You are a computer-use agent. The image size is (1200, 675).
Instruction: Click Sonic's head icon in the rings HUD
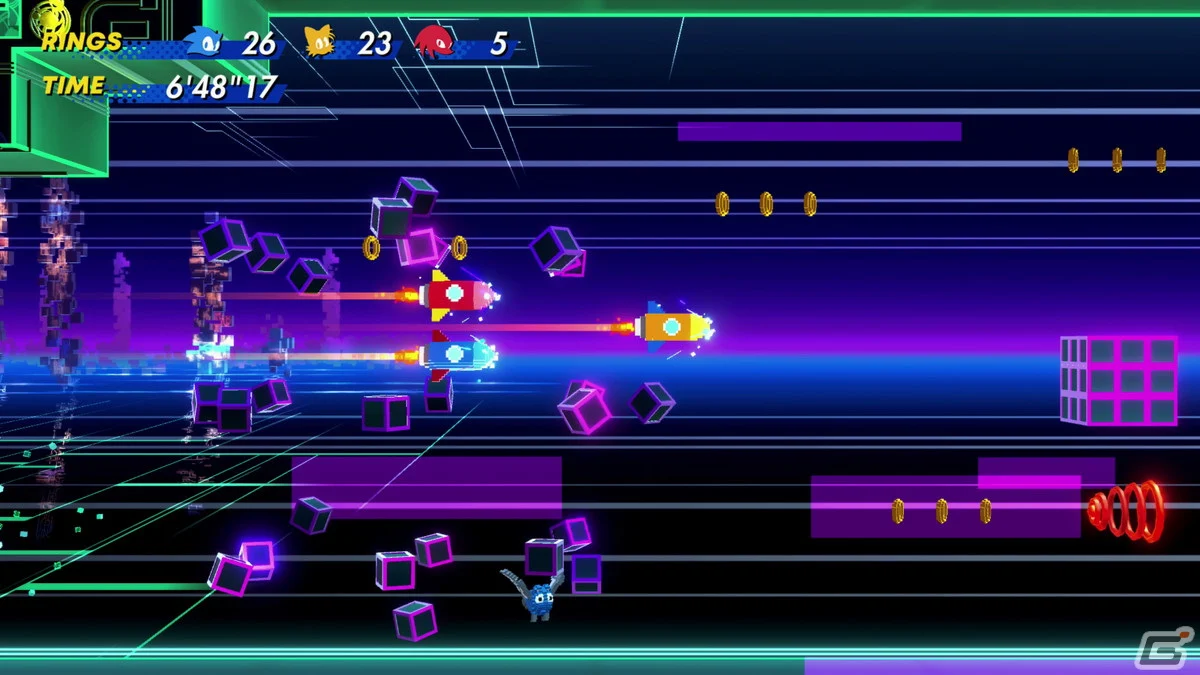tap(204, 43)
